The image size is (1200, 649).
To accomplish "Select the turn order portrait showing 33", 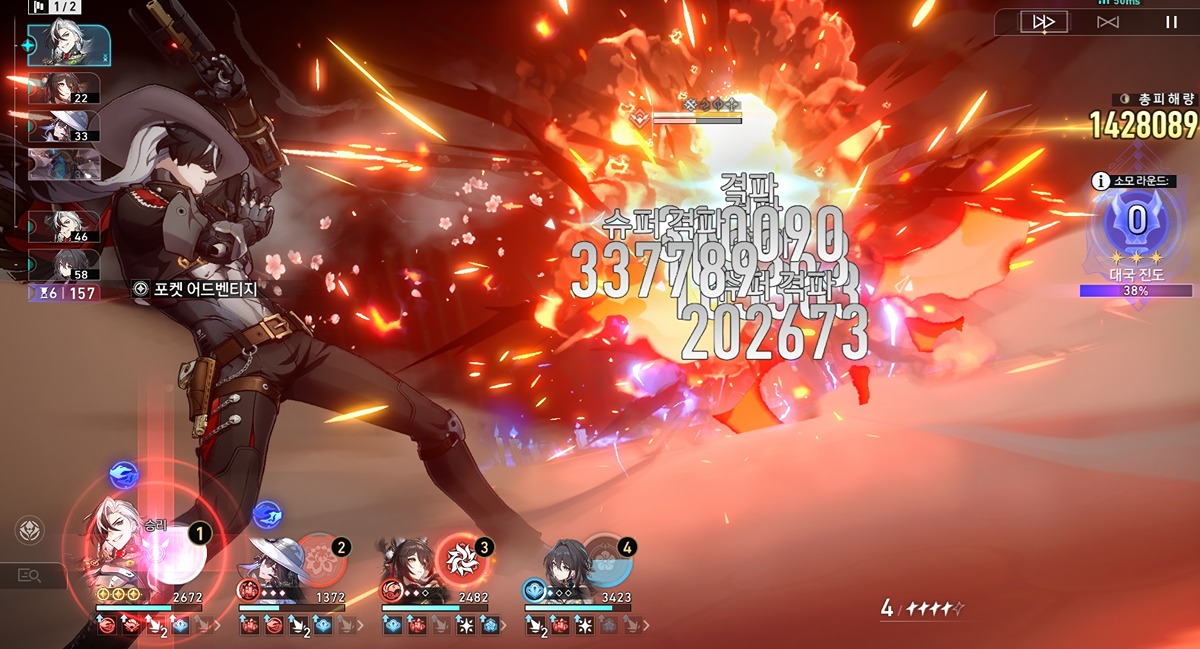I will coord(64,126).
